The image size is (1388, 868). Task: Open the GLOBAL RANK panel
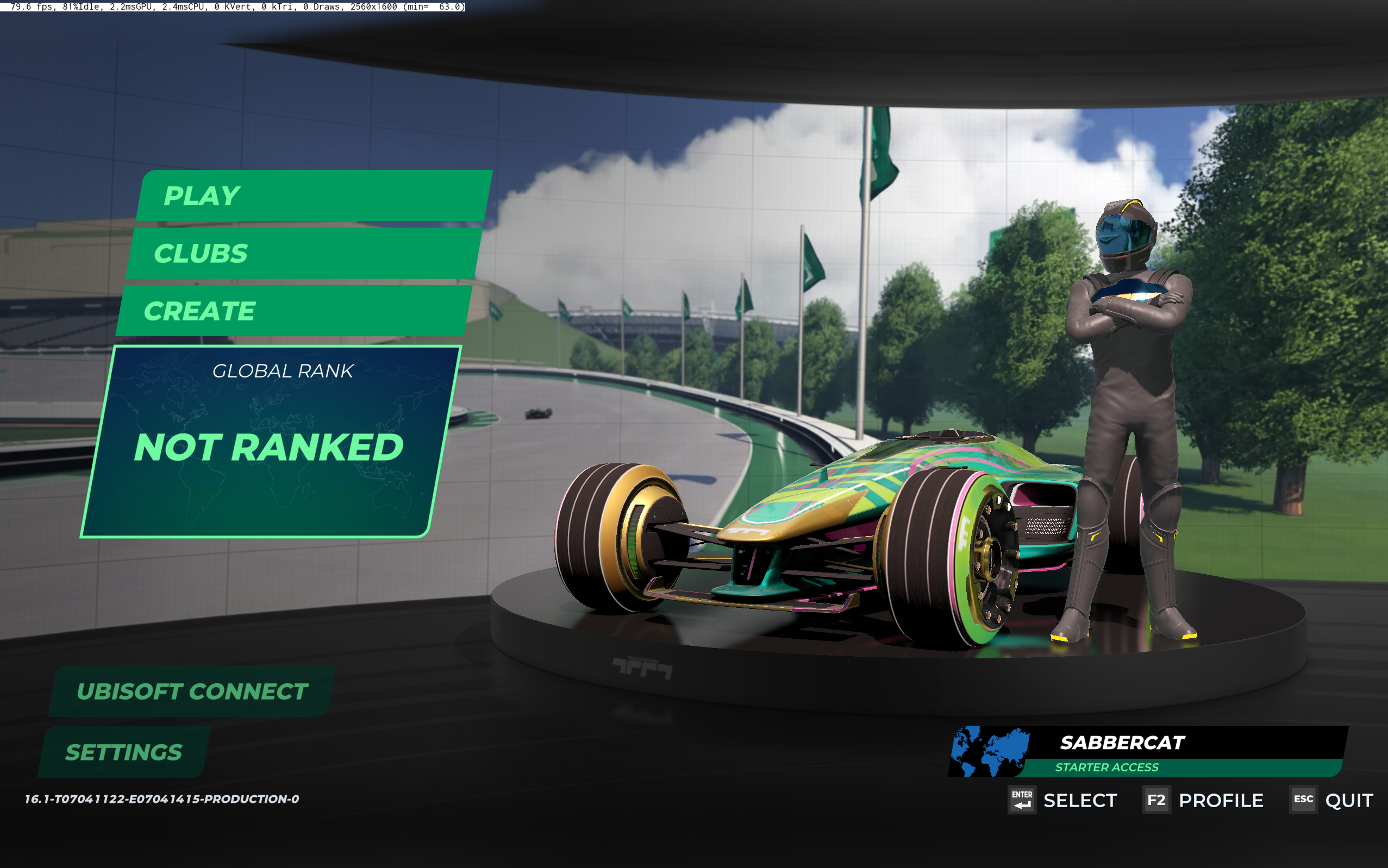283,371
